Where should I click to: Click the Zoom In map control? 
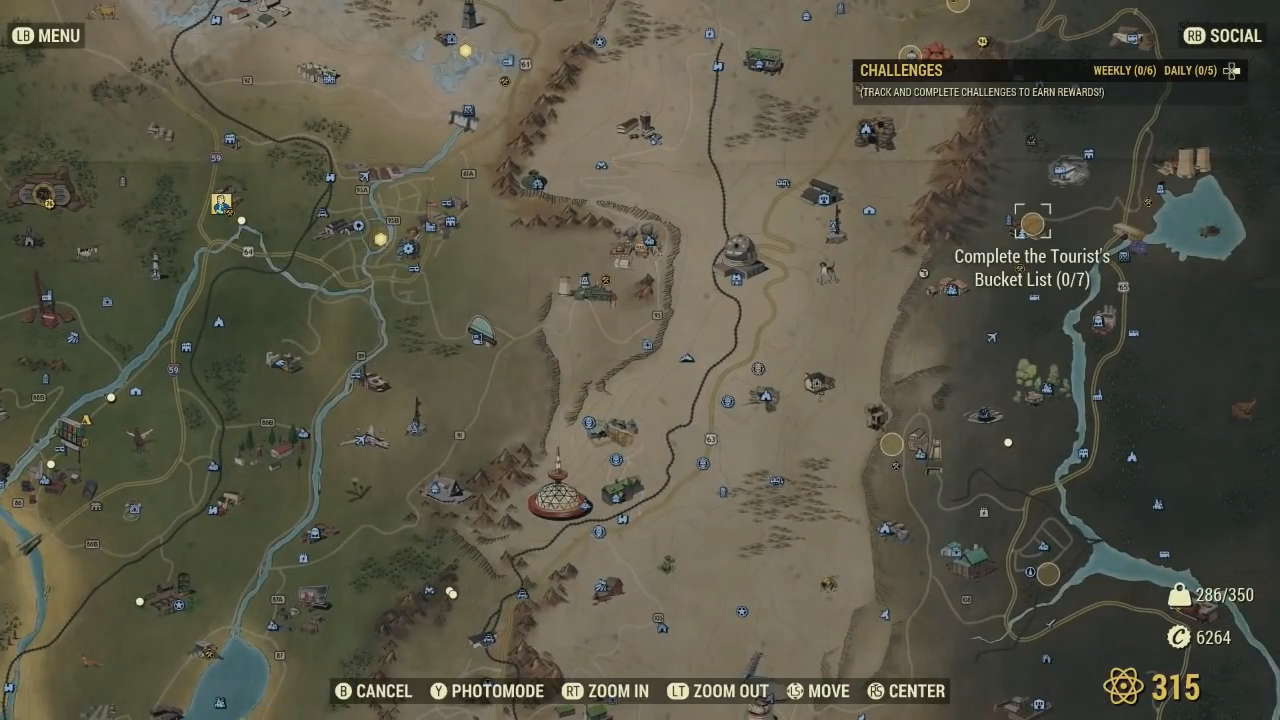click(x=605, y=691)
